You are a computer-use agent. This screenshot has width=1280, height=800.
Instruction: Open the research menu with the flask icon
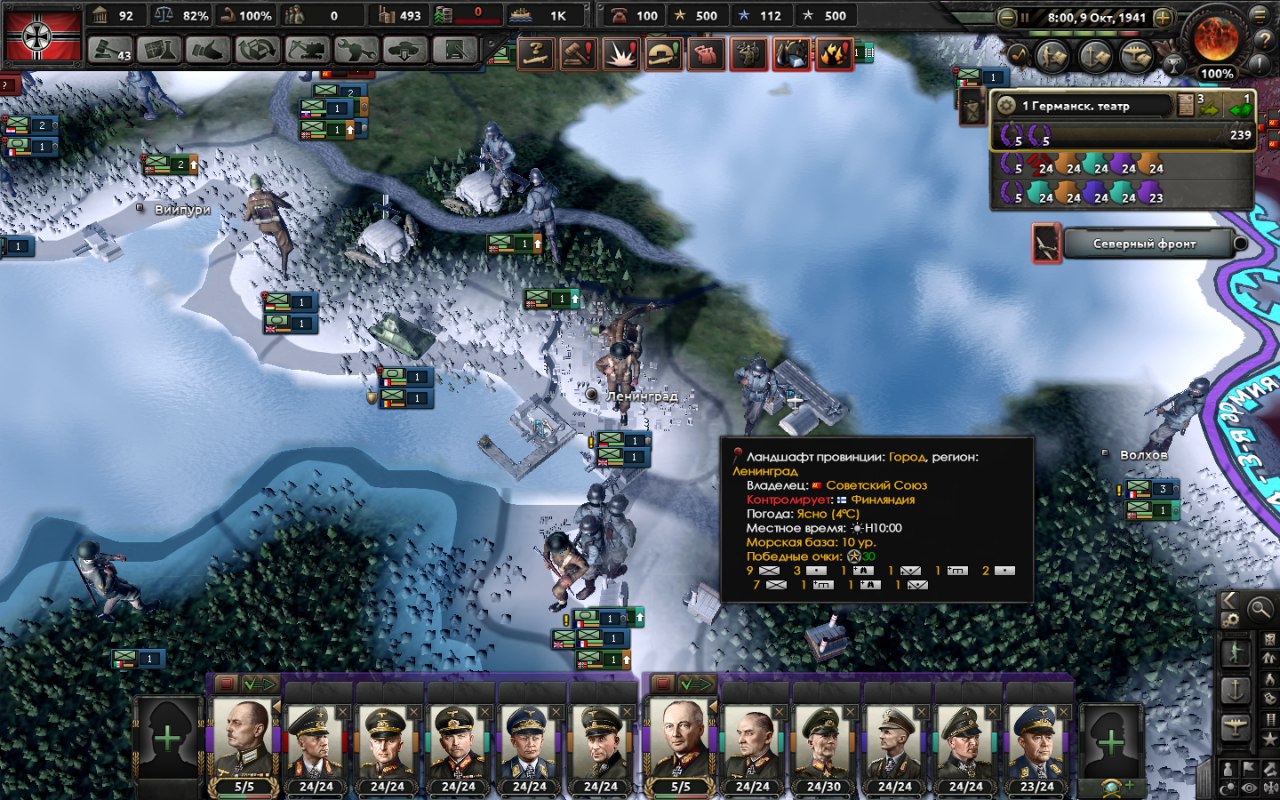pyautogui.click(x=159, y=49)
